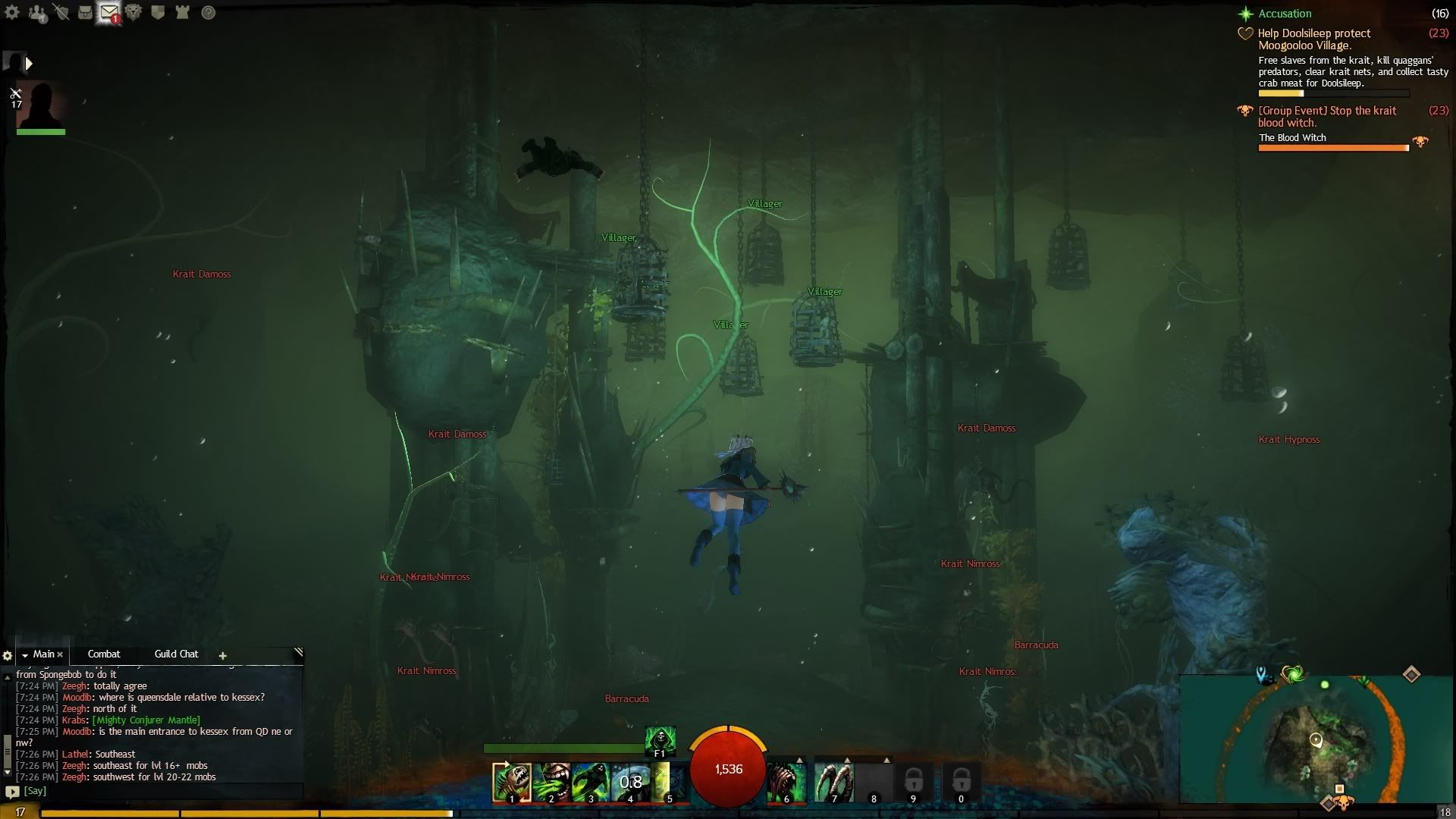Open the inventory bag icon

pos(85,12)
